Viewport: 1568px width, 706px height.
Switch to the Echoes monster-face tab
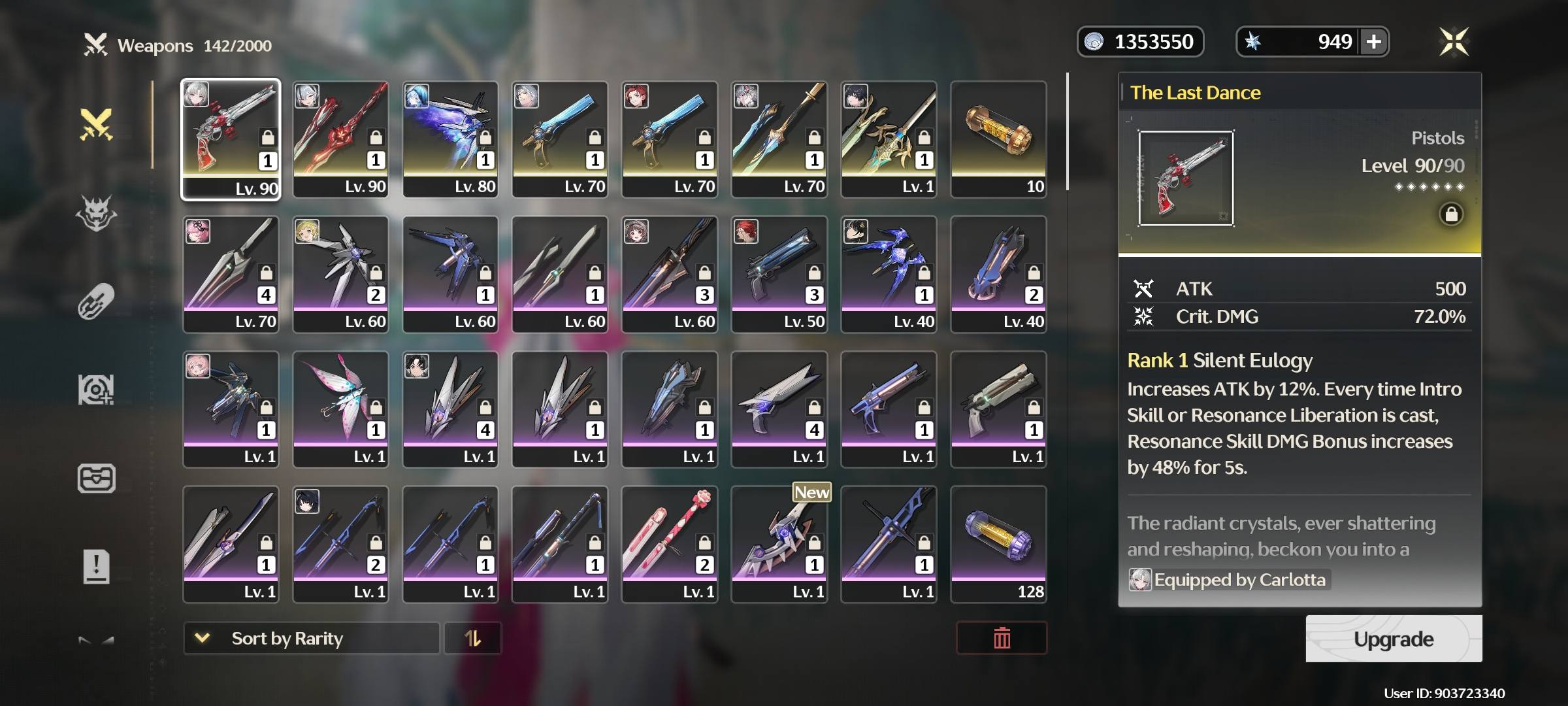[x=96, y=213]
